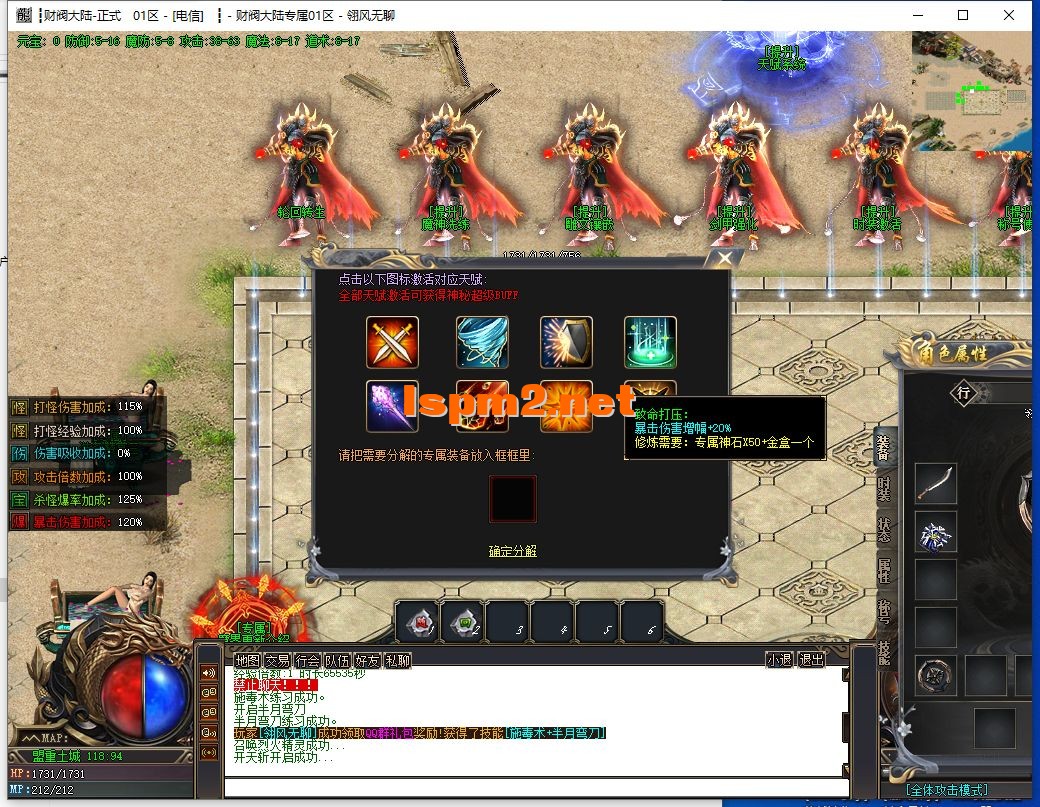Screen dimensions: 1040x807
Task: Select the equipped curved blade weapon slot
Action: click(x=936, y=483)
